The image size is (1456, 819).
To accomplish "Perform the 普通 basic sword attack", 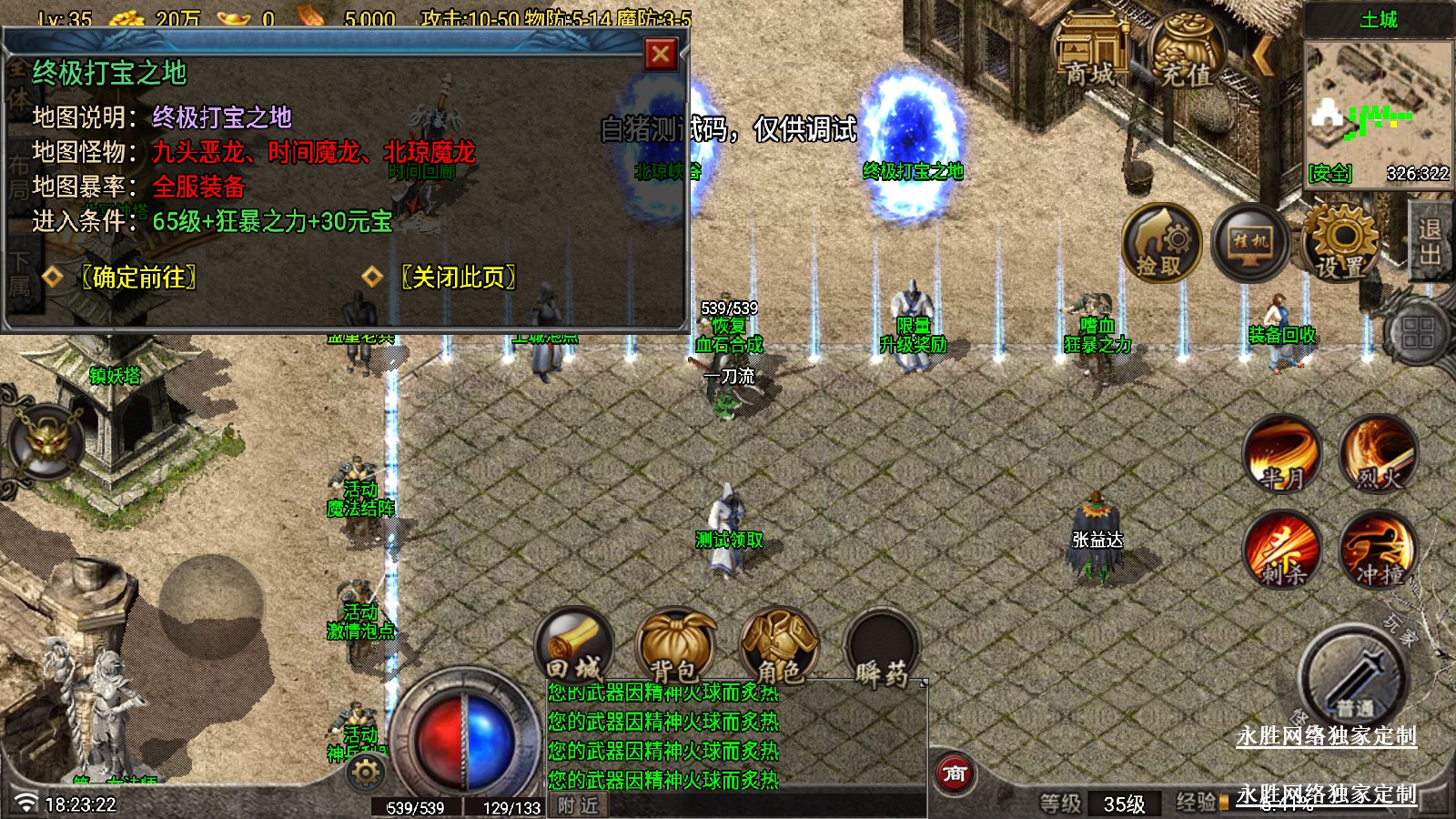I will click(1353, 679).
